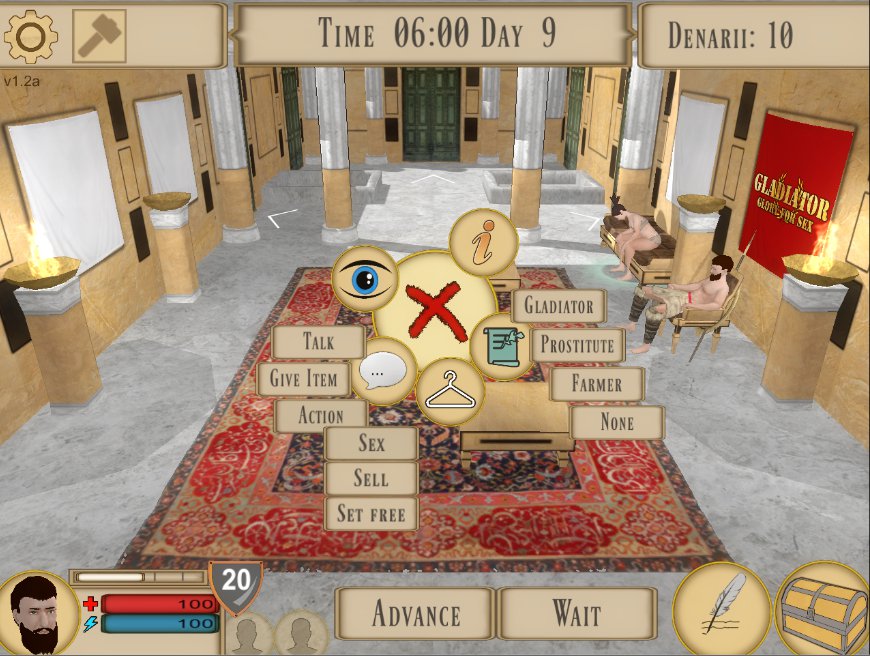Choose None for the job

pyautogui.click(x=617, y=422)
